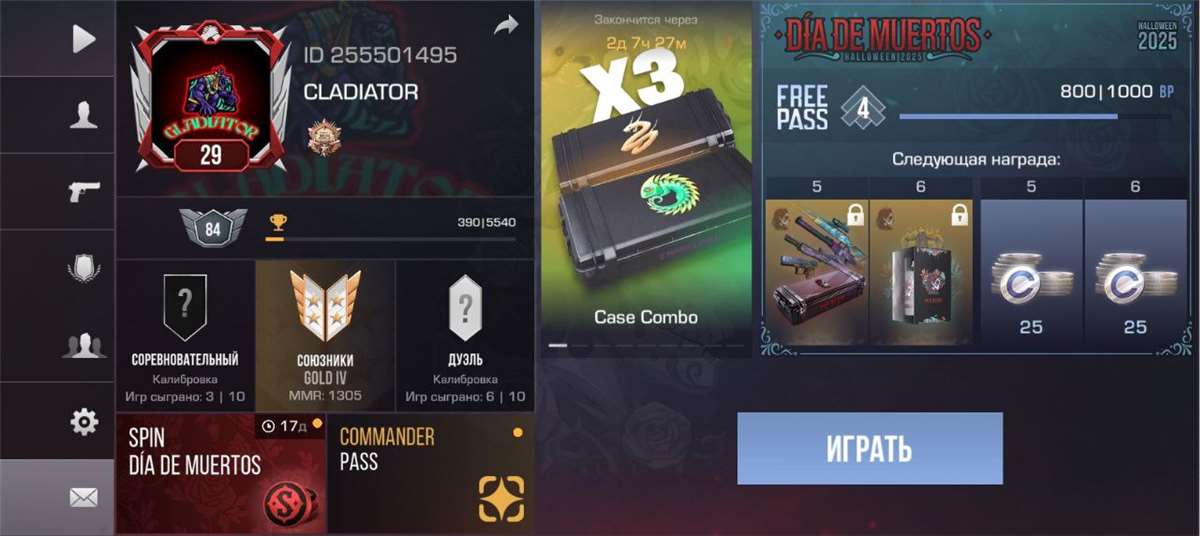The width and height of the screenshot is (1200, 536).
Task: Open the level 84 trophy progress bar
Action: pyautogui.click(x=390, y=228)
